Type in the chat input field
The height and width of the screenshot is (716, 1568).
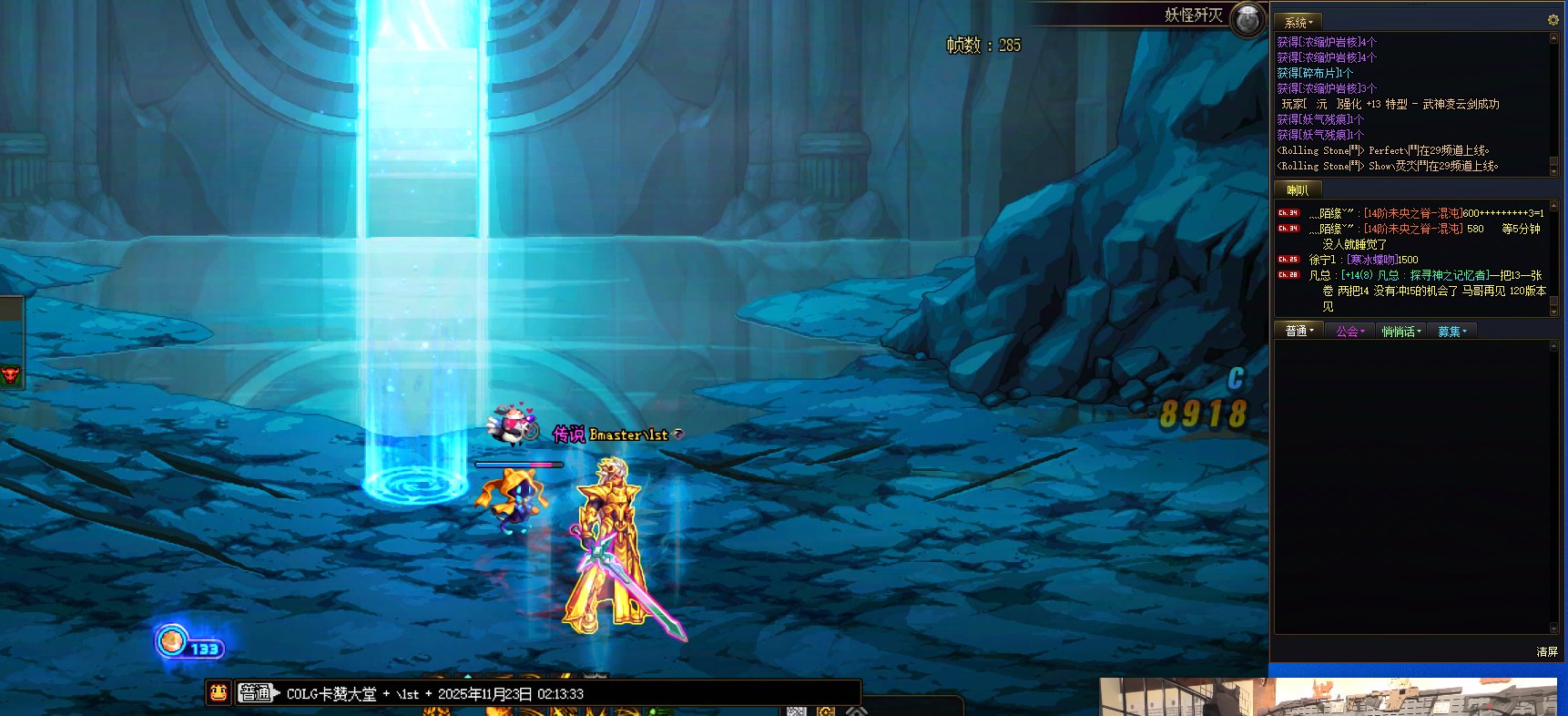565,693
